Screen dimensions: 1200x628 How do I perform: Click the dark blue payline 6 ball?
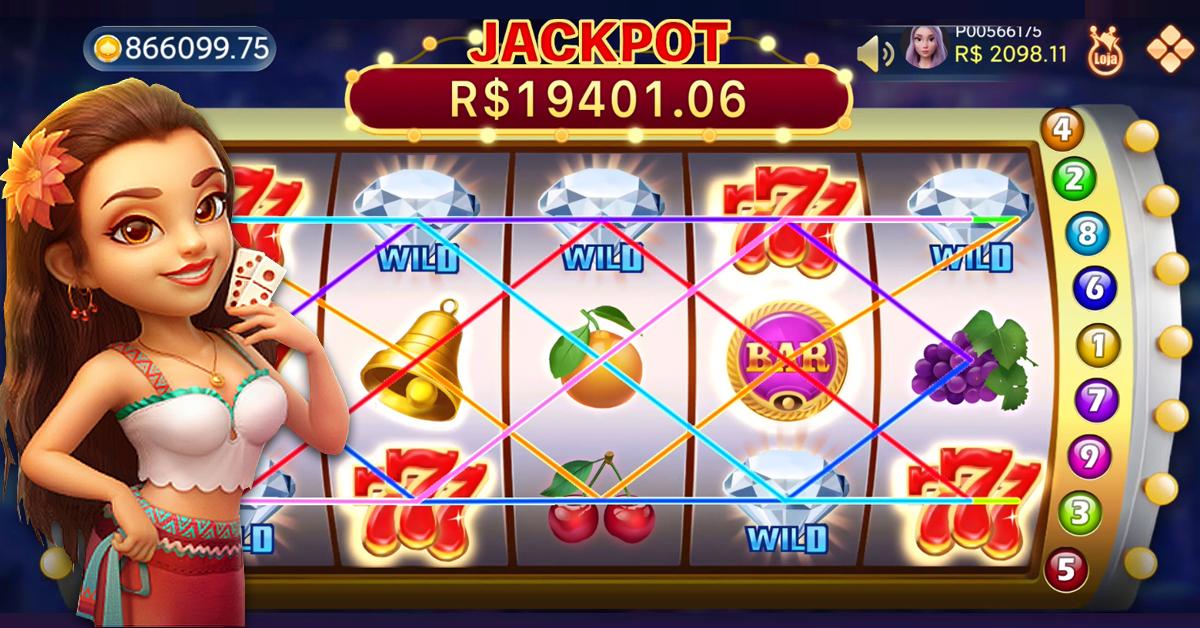coord(1094,289)
